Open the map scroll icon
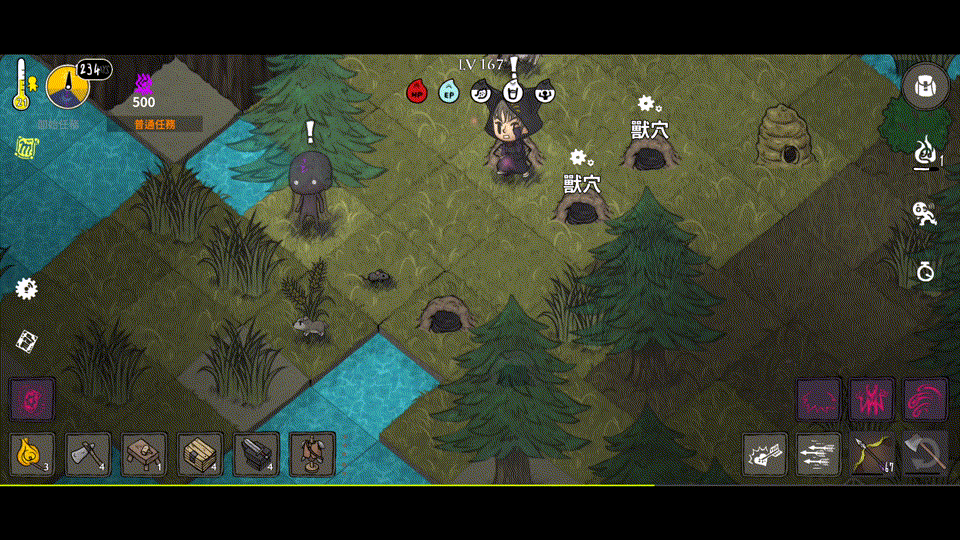 click(27, 341)
